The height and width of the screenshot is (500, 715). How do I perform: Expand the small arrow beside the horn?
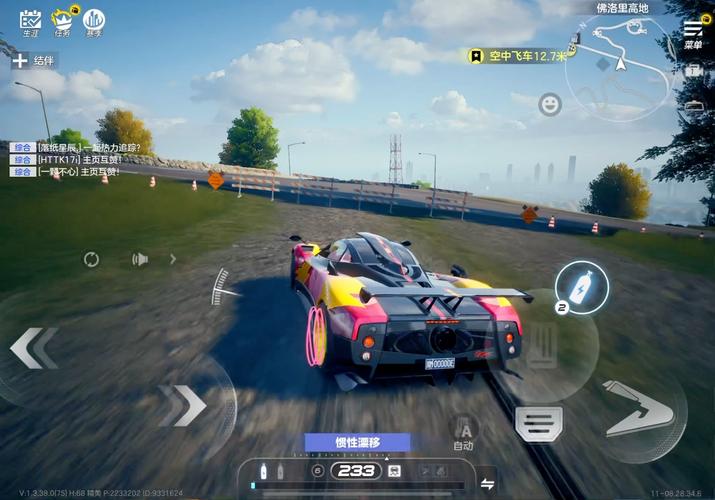point(172,259)
